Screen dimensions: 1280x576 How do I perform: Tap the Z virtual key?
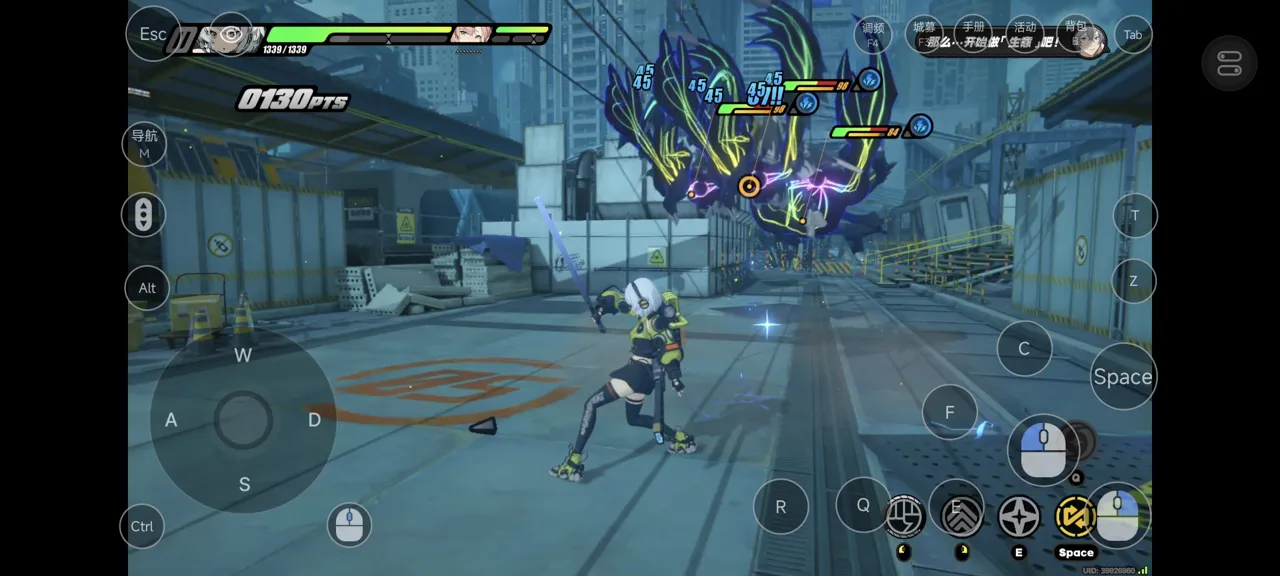[x=1133, y=281]
